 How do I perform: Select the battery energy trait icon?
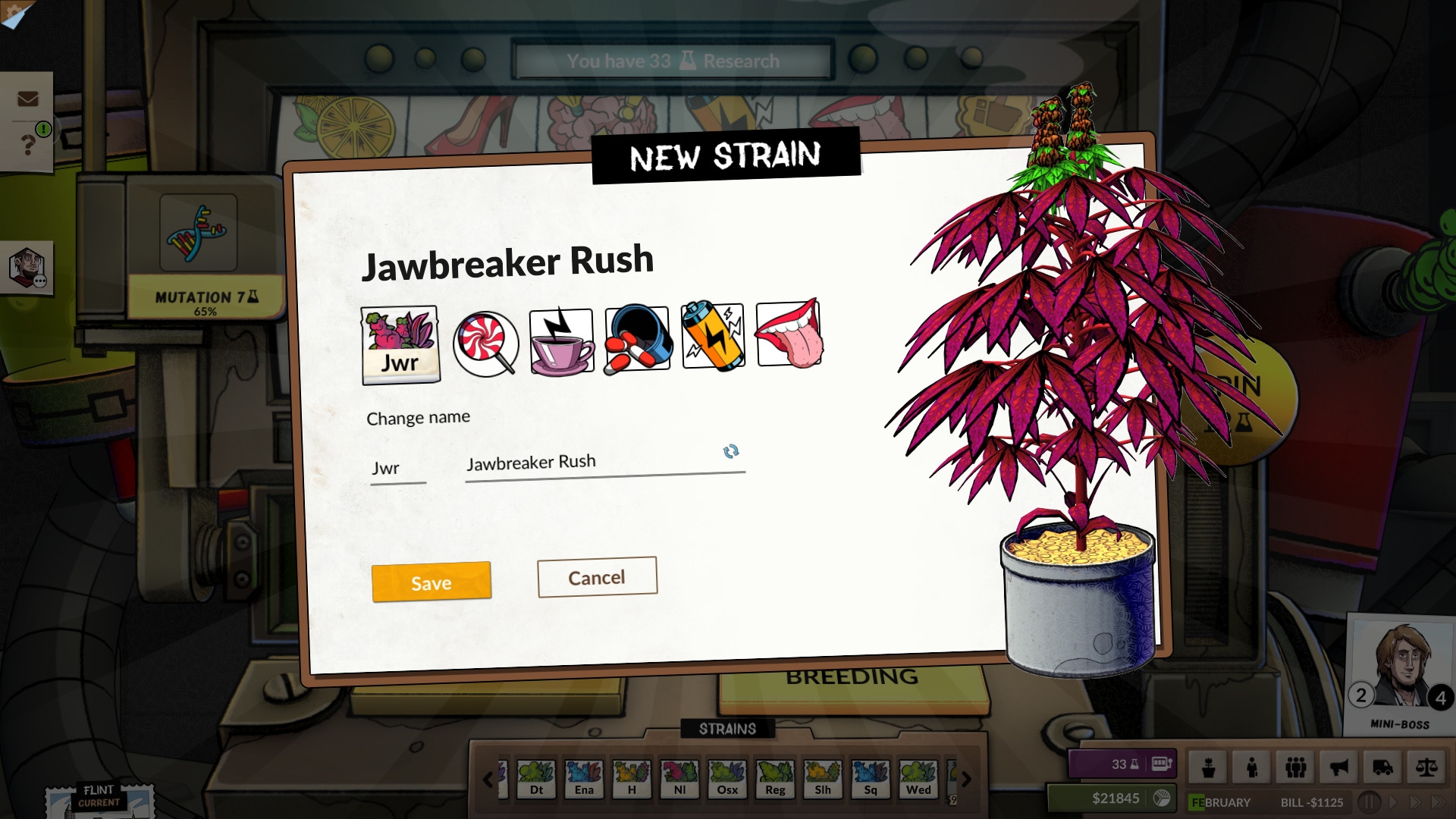coord(712,339)
